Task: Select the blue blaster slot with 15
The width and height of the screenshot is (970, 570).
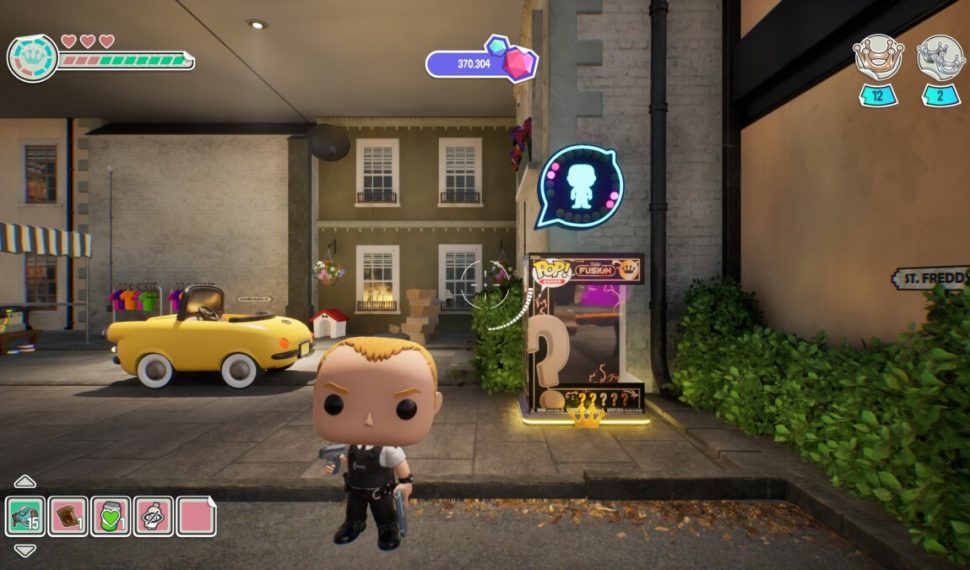Action: point(25,516)
